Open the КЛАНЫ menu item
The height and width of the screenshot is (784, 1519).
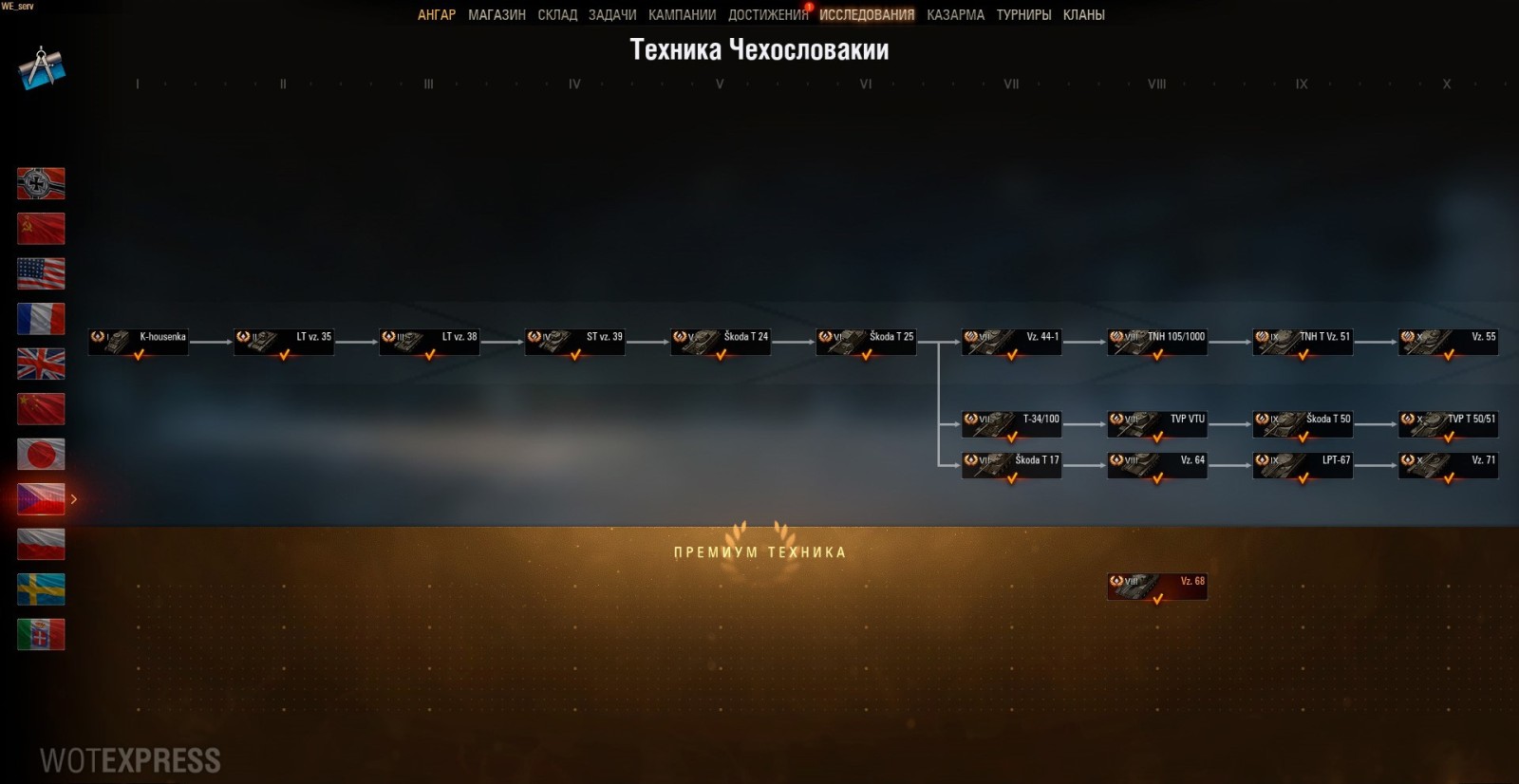(1085, 14)
